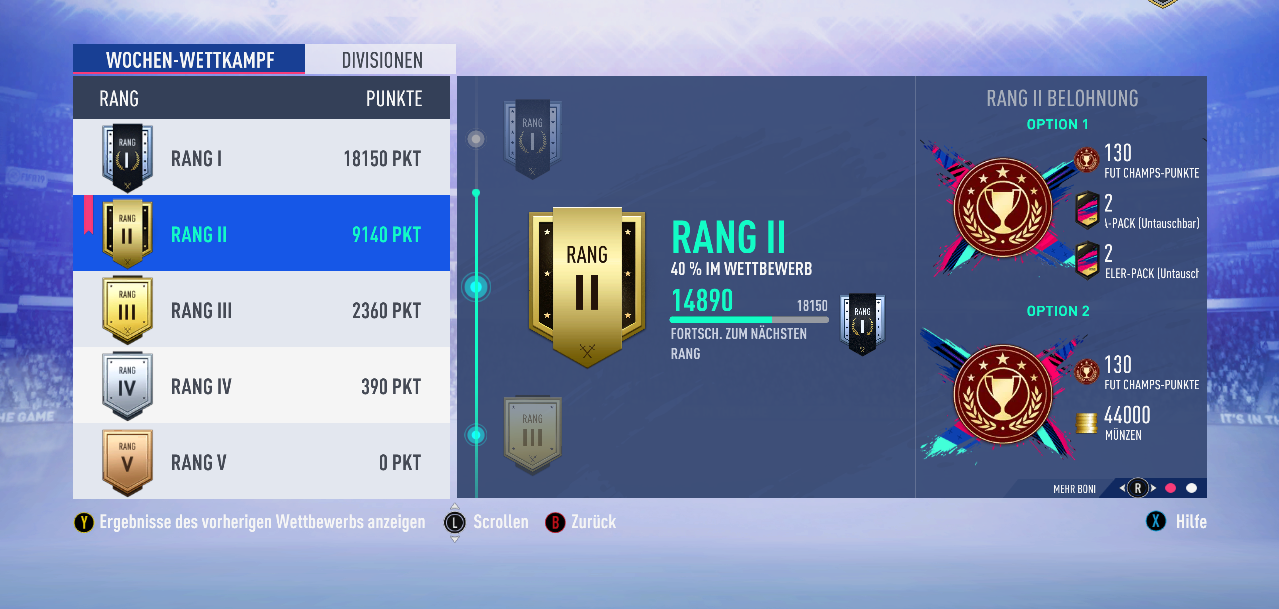Image resolution: width=1279 pixels, height=609 pixels.
Task: Open the Divisionen tab
Action: (x=381, y=60)
